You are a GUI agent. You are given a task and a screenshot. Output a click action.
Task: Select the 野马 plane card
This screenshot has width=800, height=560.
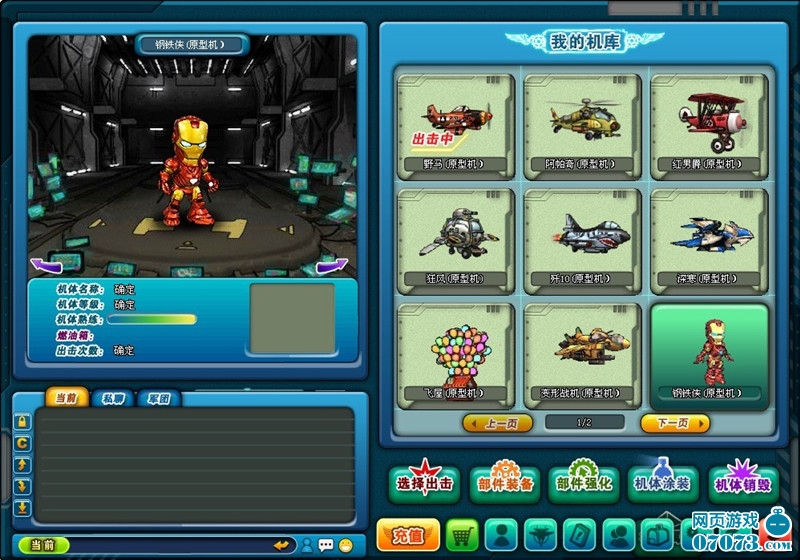coord(455,126)
